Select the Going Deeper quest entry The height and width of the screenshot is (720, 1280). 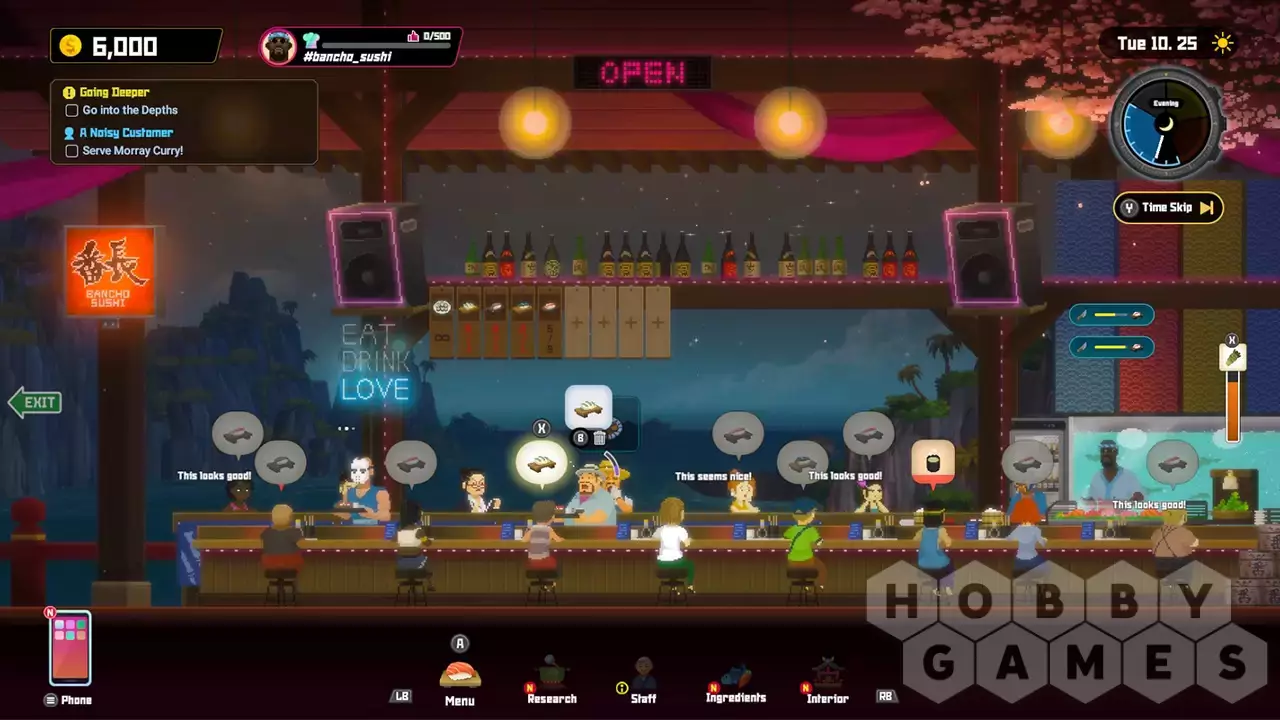[x=115, y=92]
